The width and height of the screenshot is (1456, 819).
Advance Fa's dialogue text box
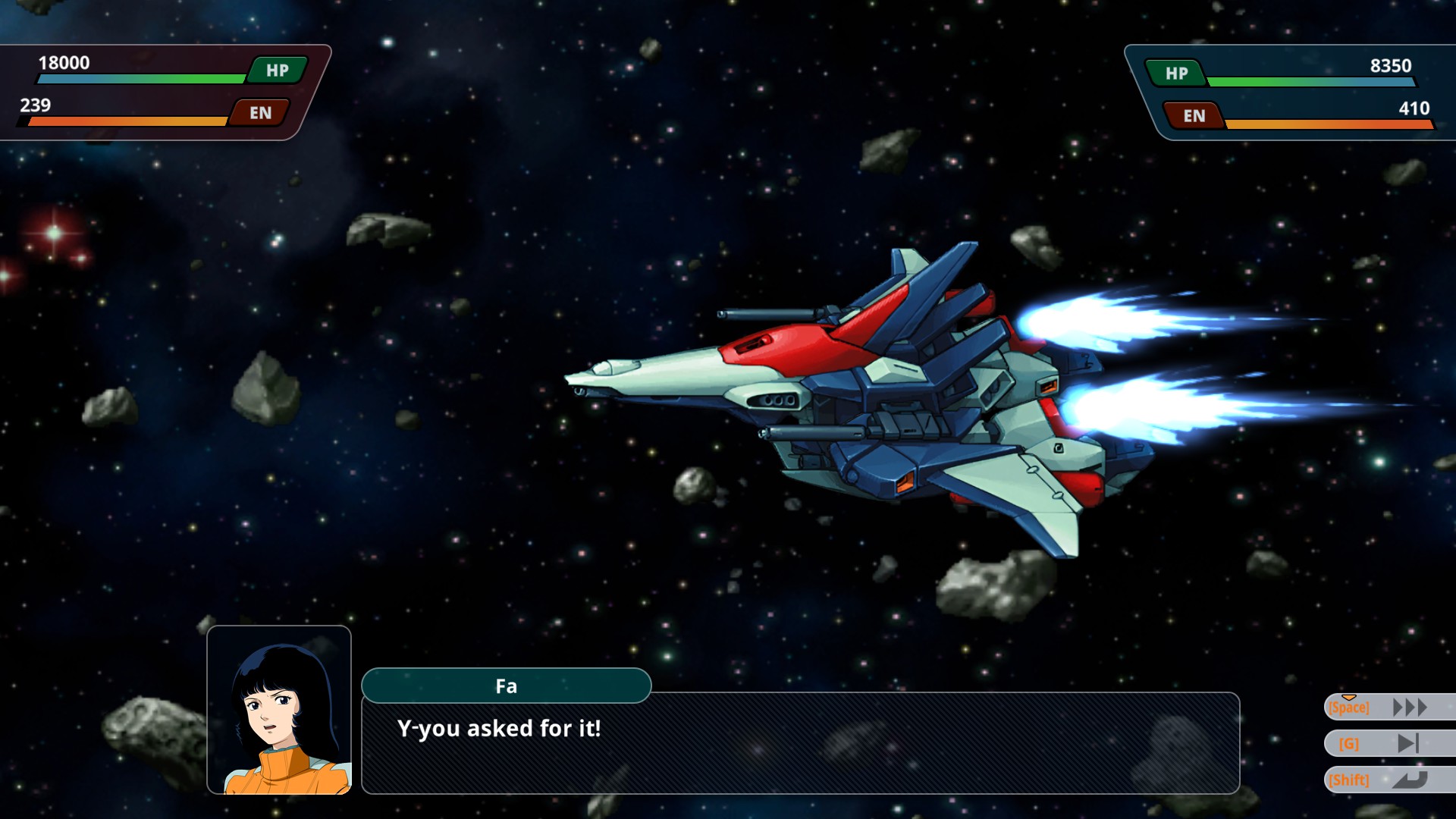[x=800, y=743]
